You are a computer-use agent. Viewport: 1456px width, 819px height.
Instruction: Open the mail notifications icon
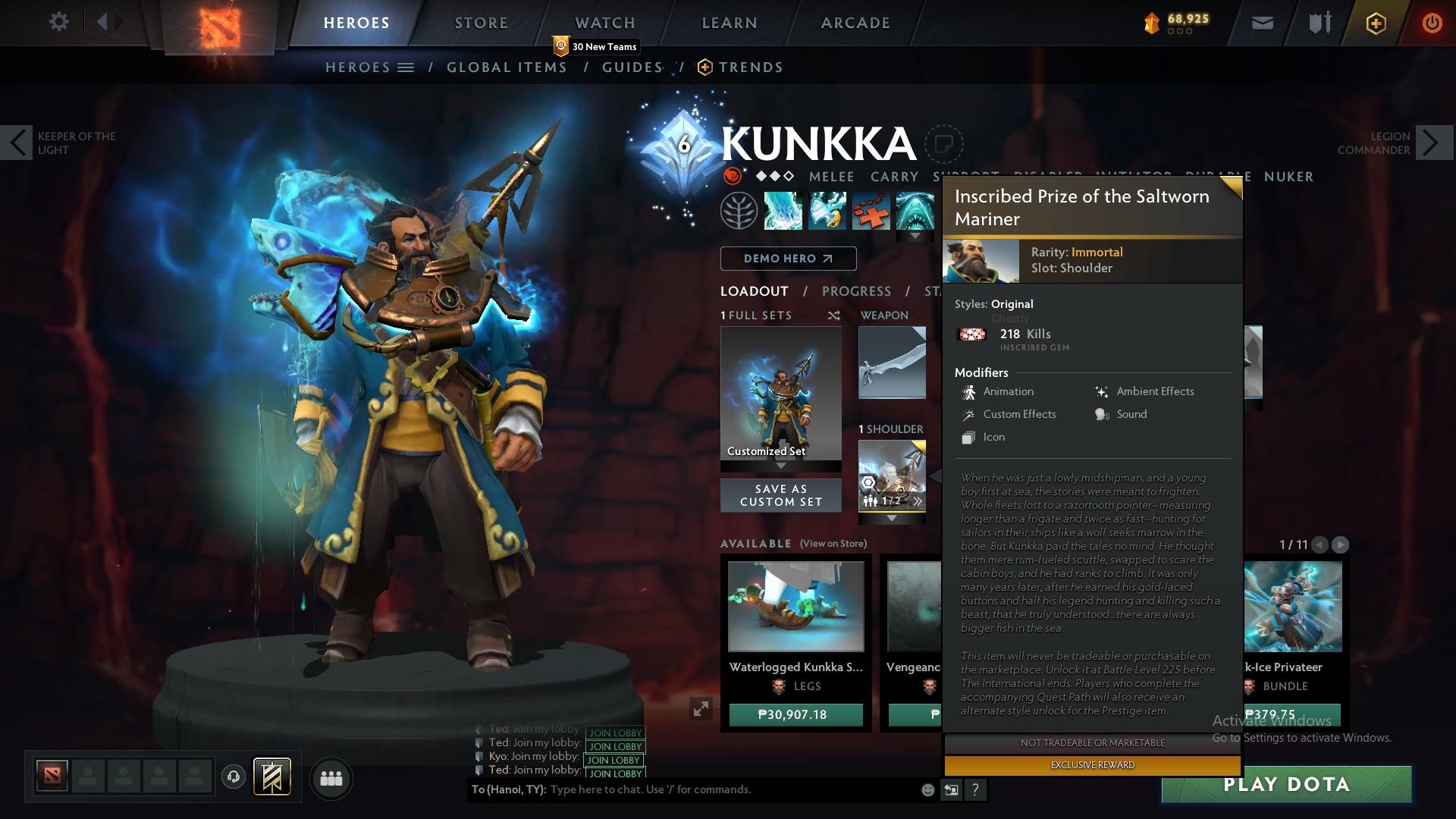coord(1263,23)
